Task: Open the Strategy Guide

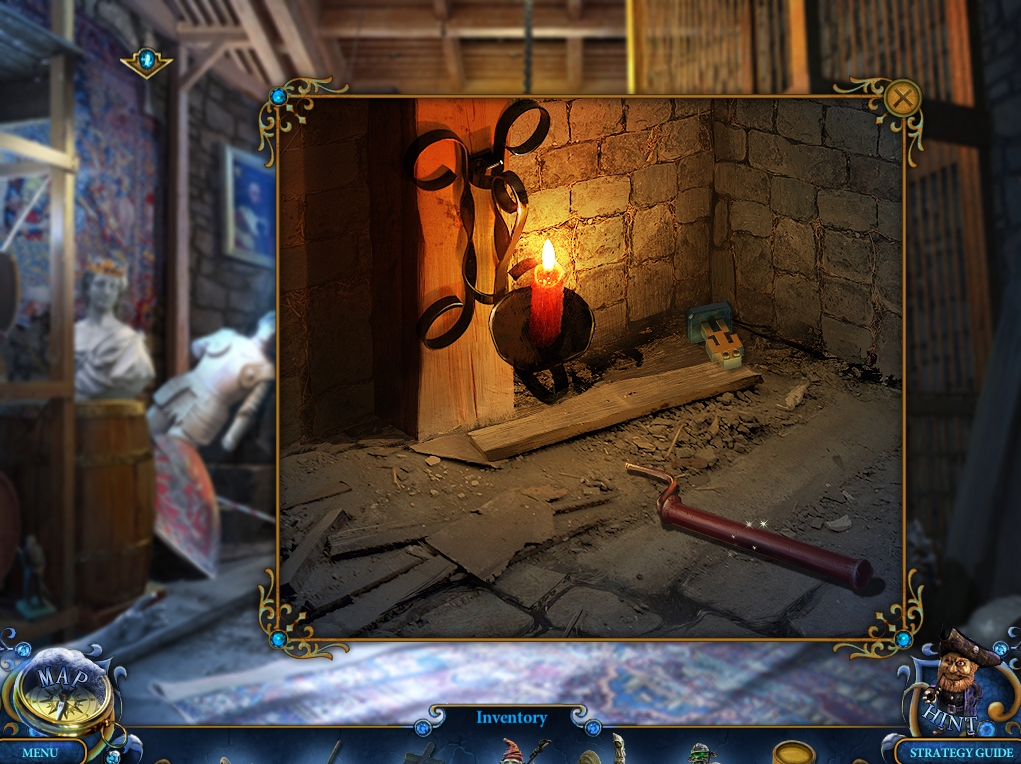Action: tap(961, 752)
